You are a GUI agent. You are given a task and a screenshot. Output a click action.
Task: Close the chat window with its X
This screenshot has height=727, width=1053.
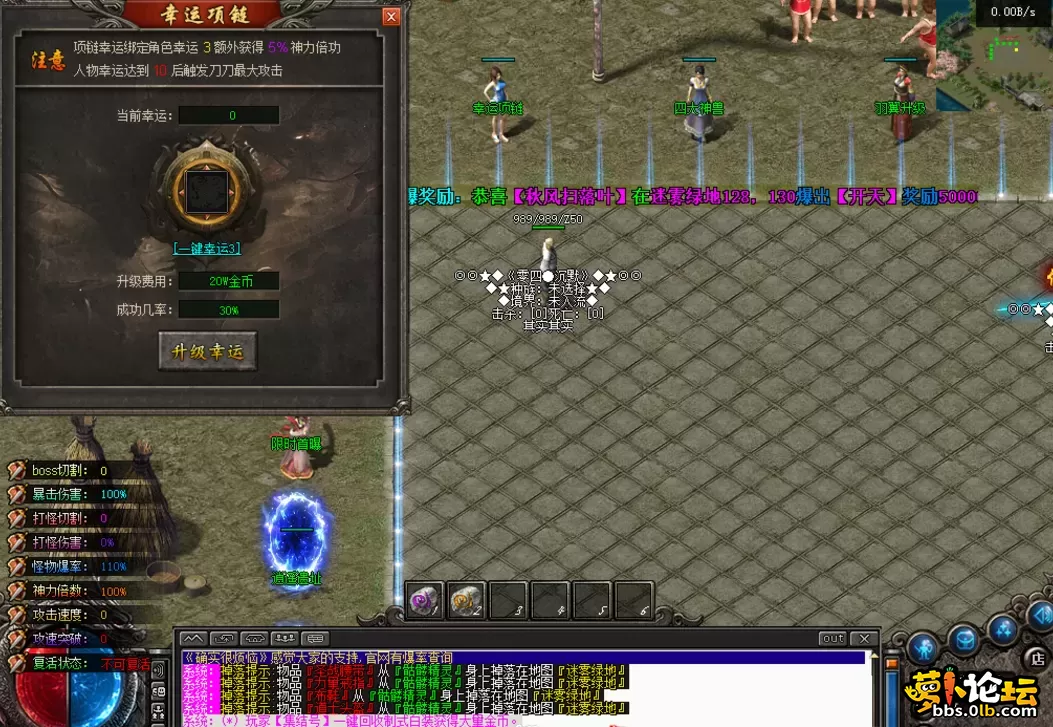[x=865, y=638]
